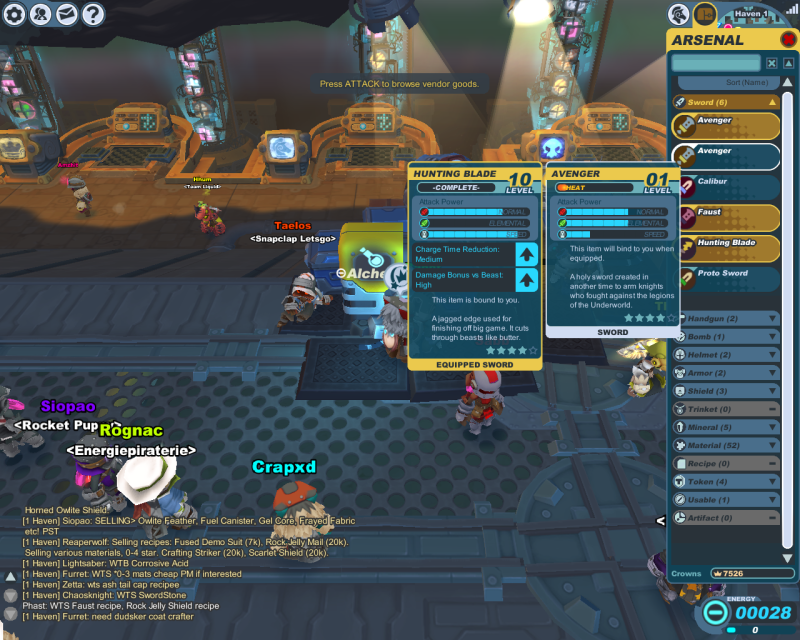Open the gear settings menu
This screenshot has height=640, width=800.
[x=15, y=14]
